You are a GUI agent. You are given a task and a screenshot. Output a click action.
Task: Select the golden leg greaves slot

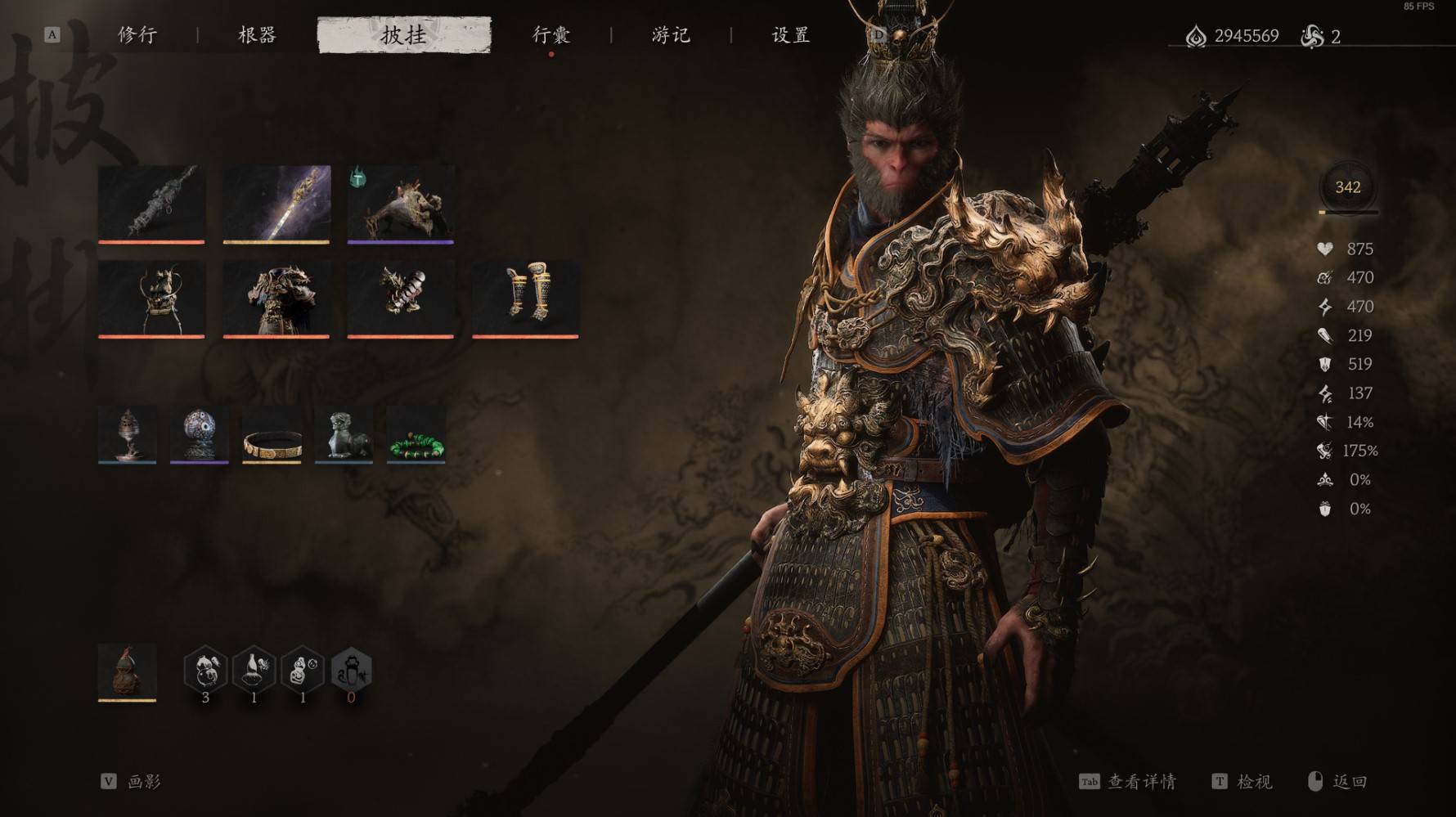pos(525,299)
